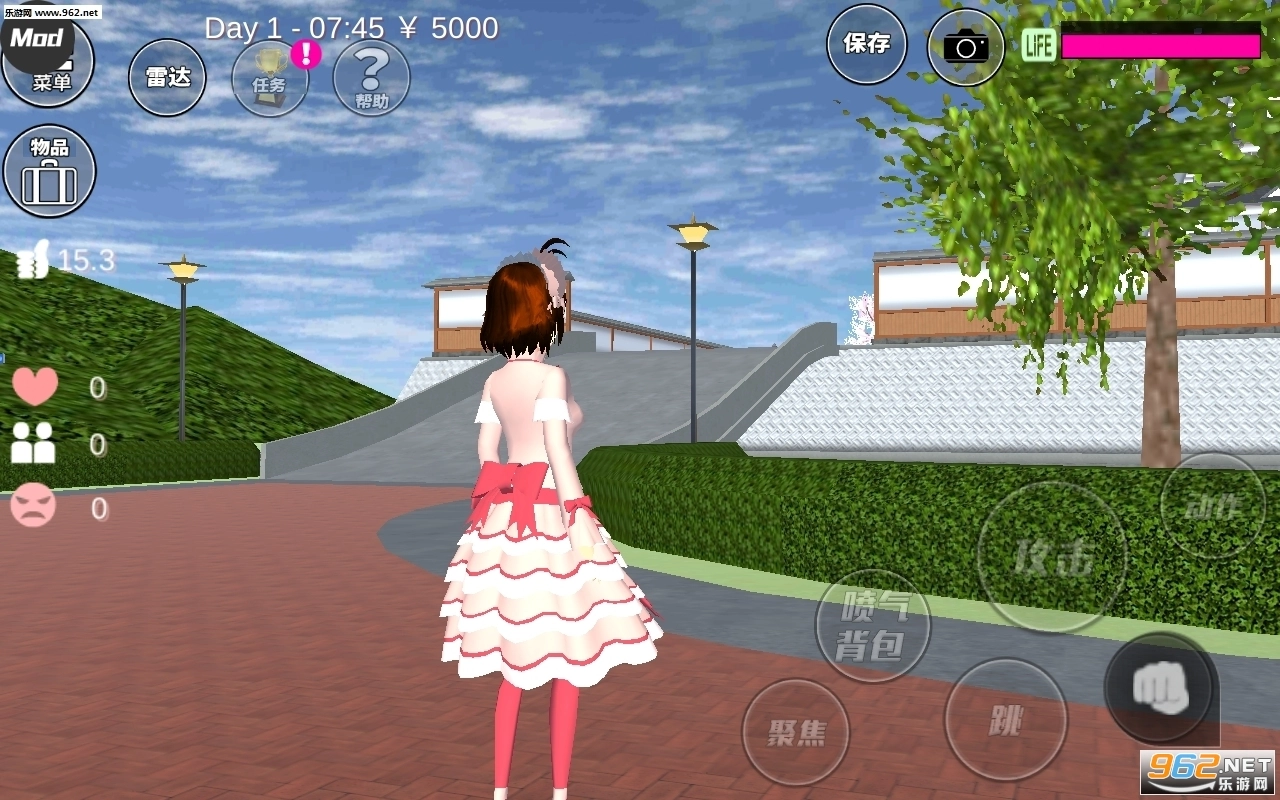Take a screenshot with the camera icon
This screenshot has width=1280, height=800.
[965, 45]
